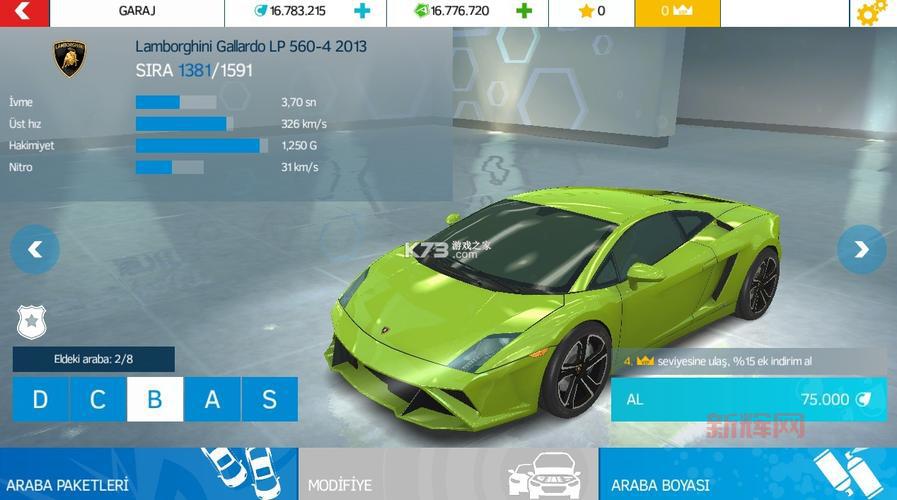Select the C class tab
The image size is (897, 500).
click(98, 400)
